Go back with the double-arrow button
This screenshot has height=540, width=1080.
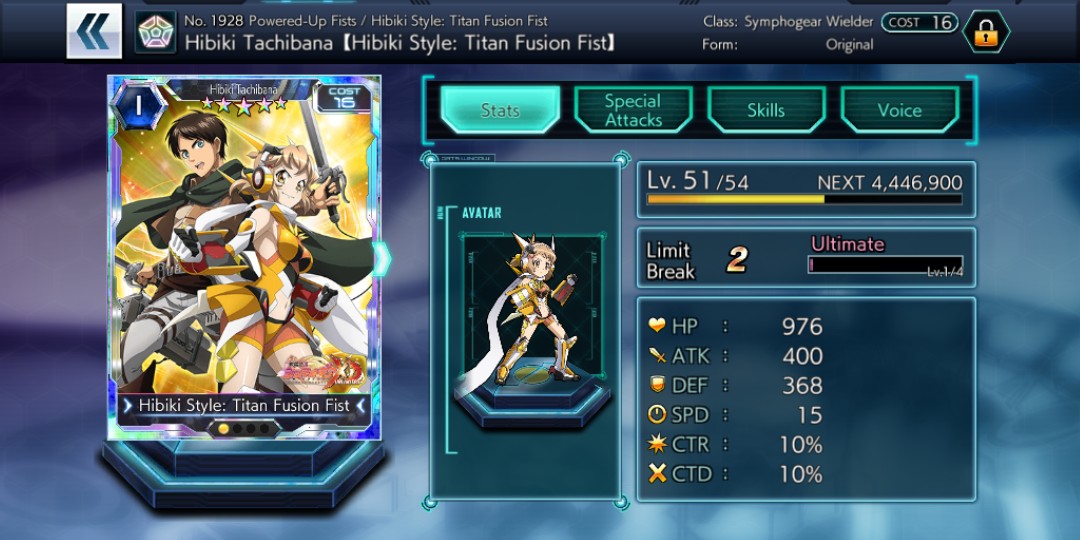coord(95,31)
